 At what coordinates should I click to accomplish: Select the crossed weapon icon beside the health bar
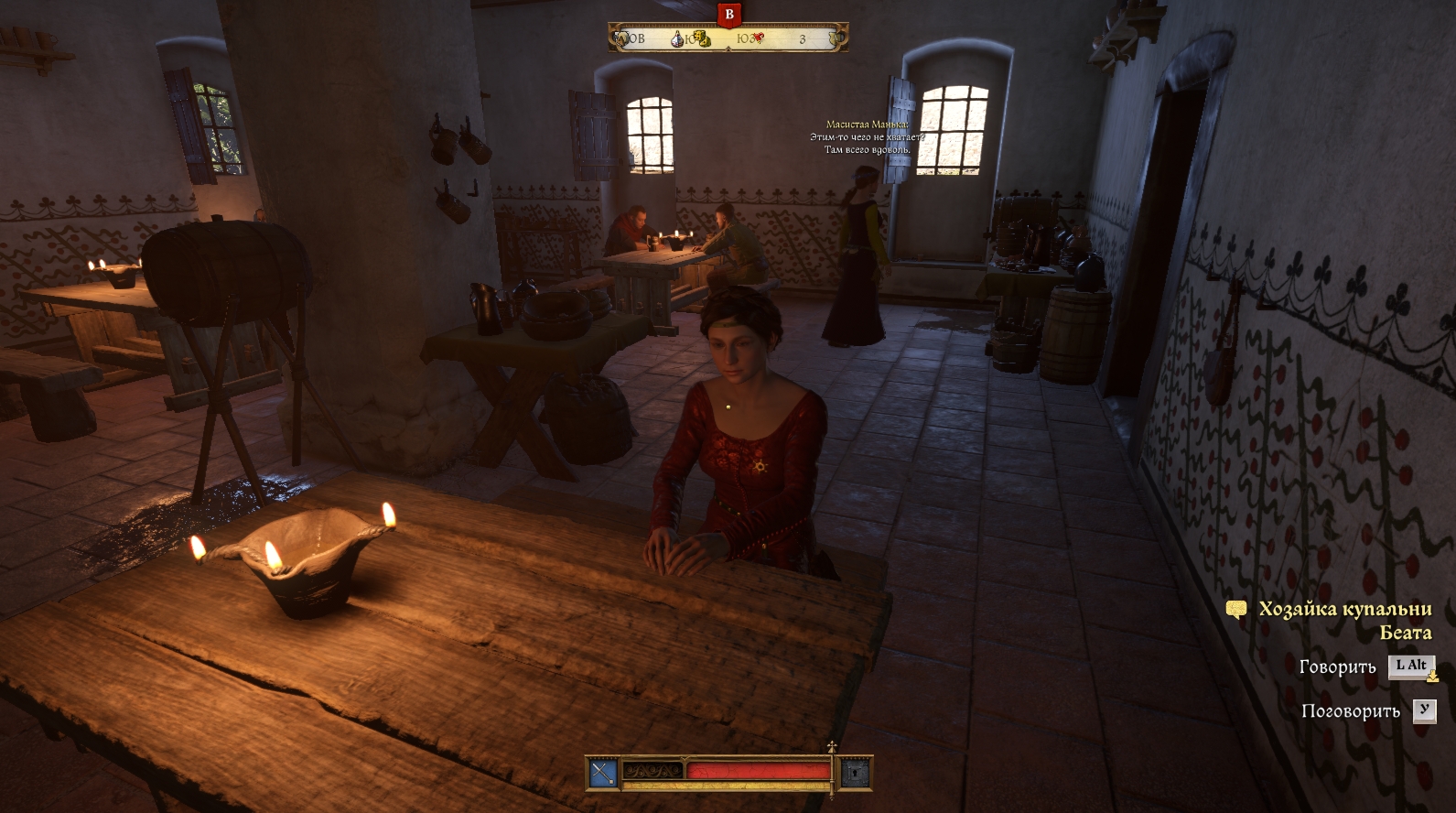coord(602,774)
